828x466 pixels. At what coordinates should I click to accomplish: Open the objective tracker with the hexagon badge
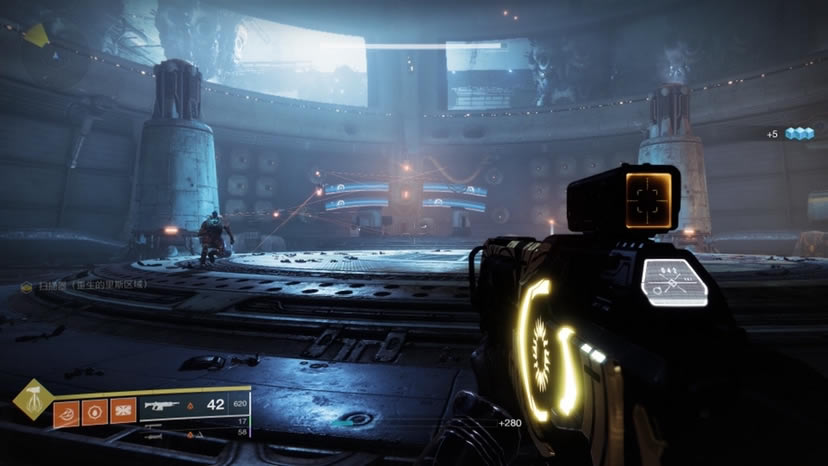tap(26, 287)
